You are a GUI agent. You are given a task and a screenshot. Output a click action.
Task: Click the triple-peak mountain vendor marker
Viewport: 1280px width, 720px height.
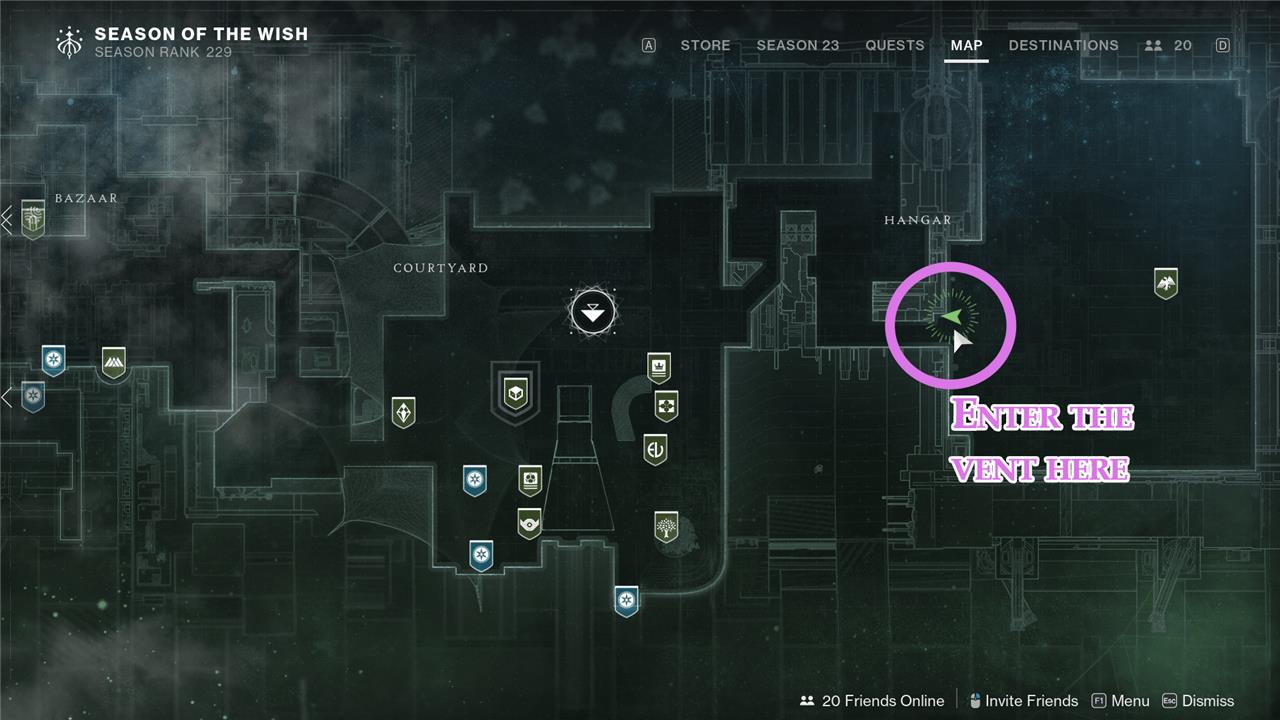click(x=114, y=362)
